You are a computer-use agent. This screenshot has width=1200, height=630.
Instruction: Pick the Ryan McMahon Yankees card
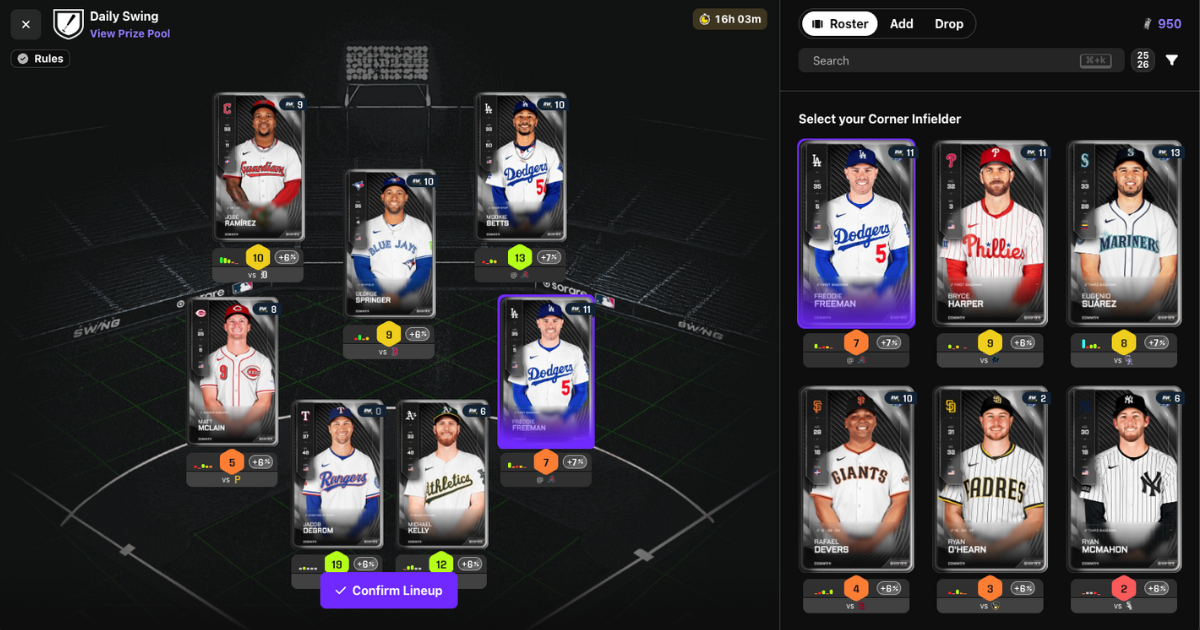click(x=1123, y=479)
